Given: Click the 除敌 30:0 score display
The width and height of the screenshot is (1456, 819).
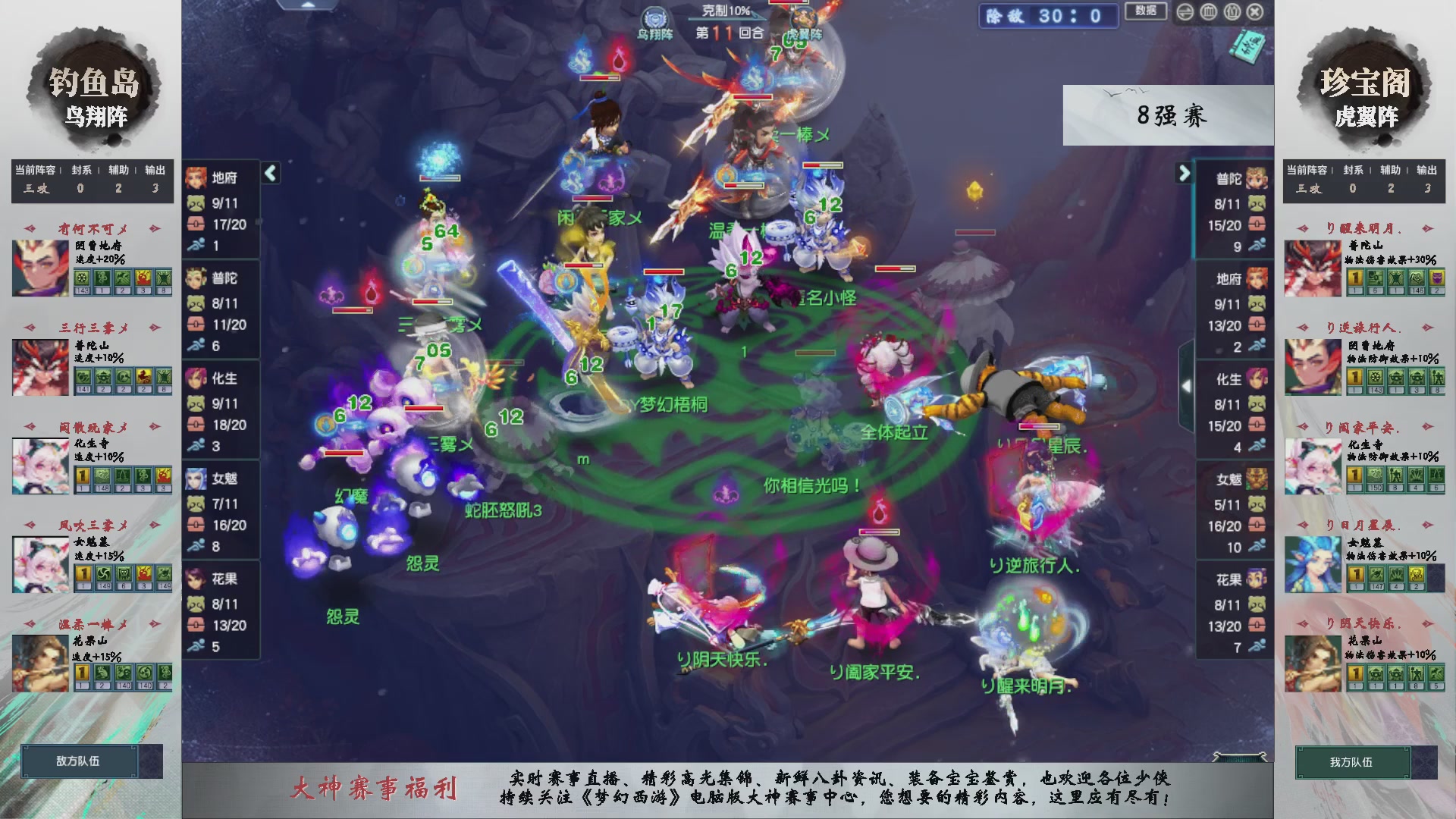Looking at the screenshot, I should tap(1048, 17).
